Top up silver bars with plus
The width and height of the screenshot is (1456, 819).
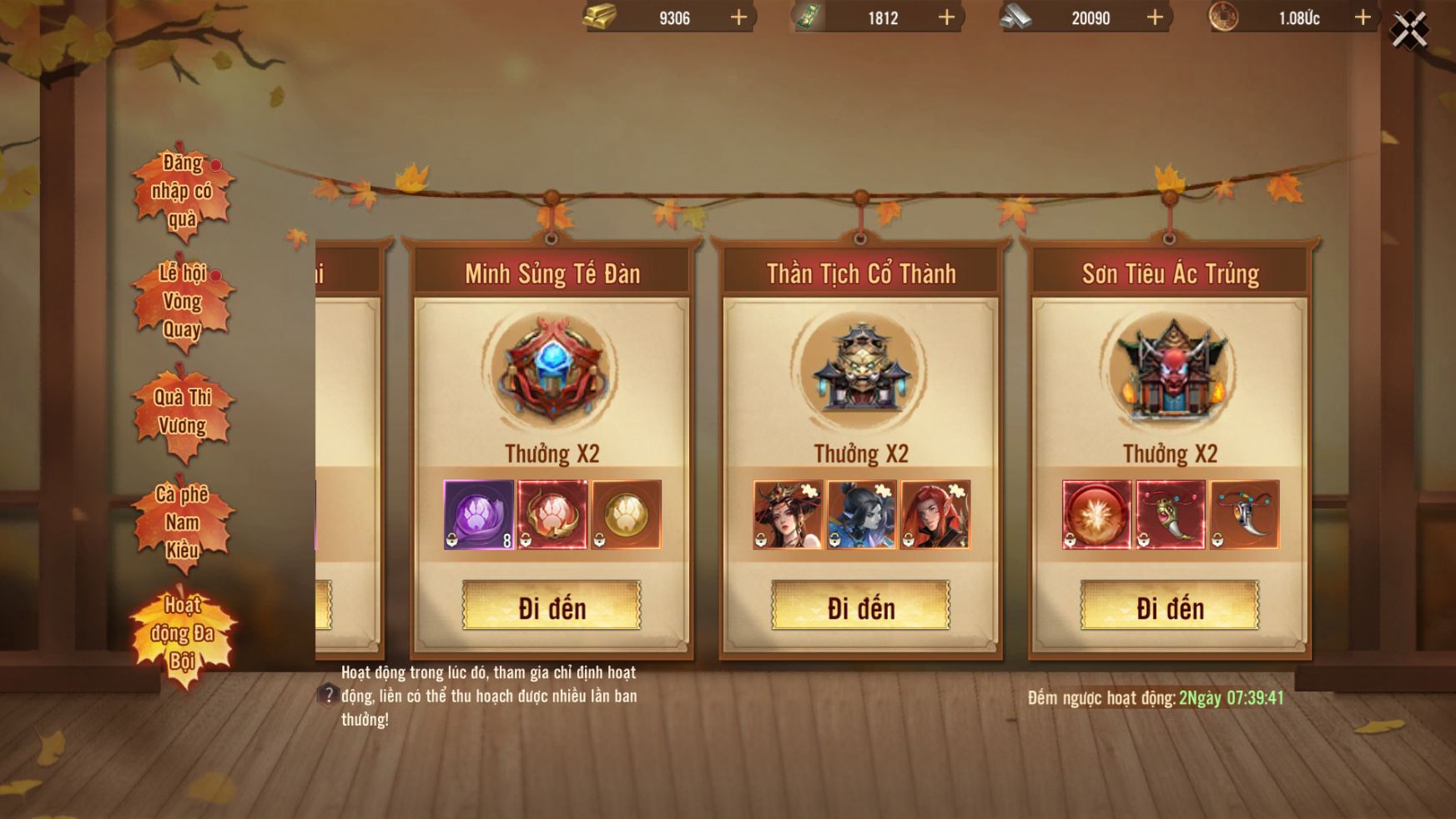click(x=1155, y=18)
